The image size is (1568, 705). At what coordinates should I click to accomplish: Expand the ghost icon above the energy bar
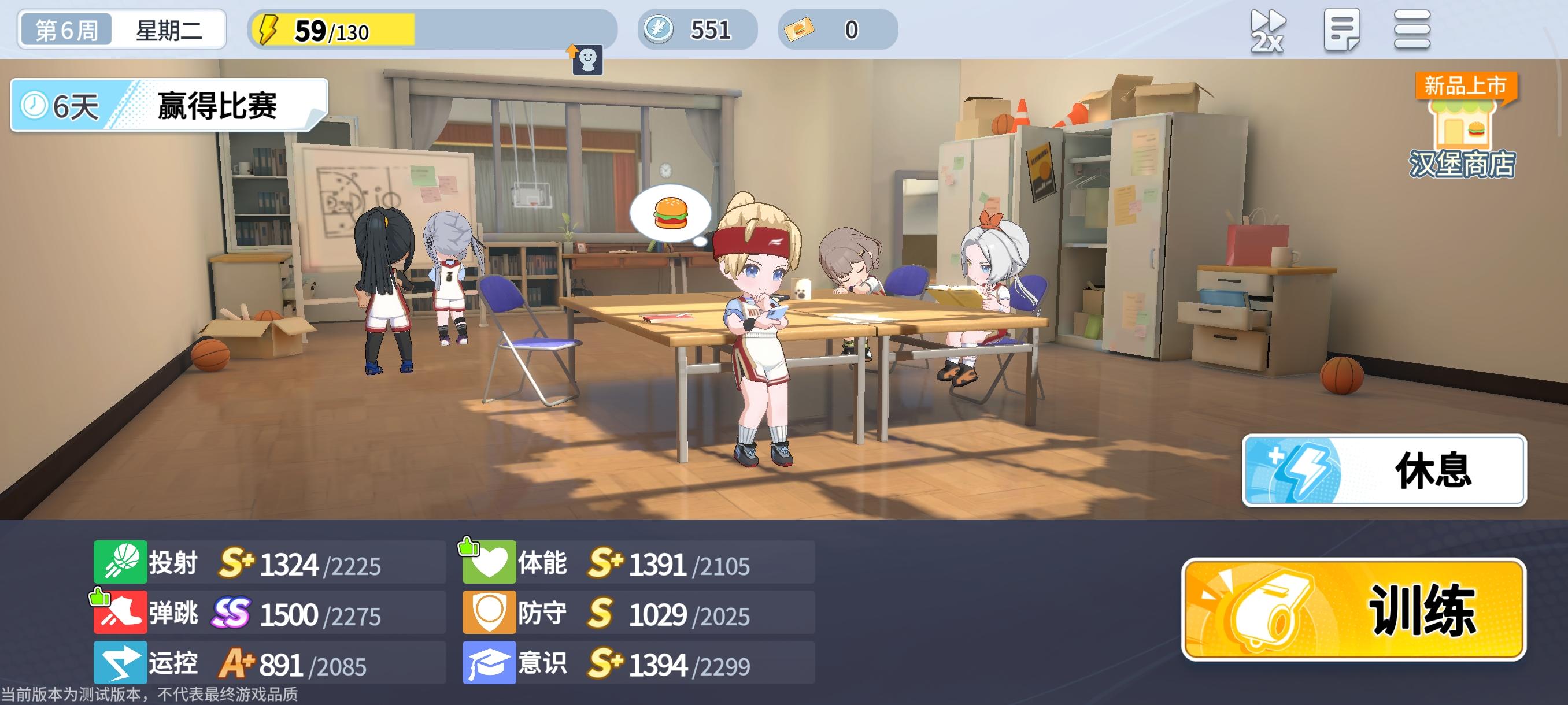(587, 59)
